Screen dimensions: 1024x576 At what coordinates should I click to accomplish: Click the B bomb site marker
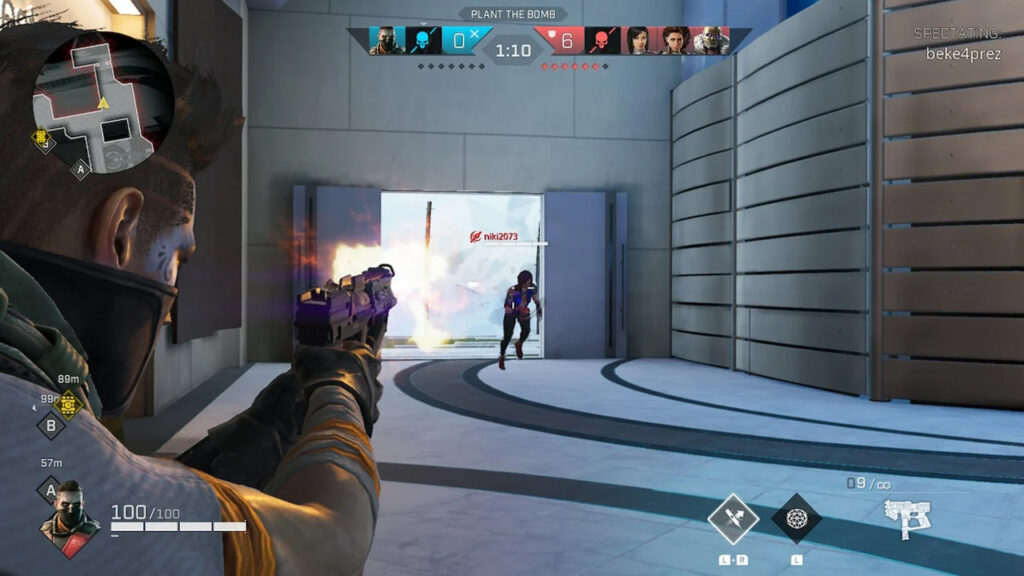point(51,424)
